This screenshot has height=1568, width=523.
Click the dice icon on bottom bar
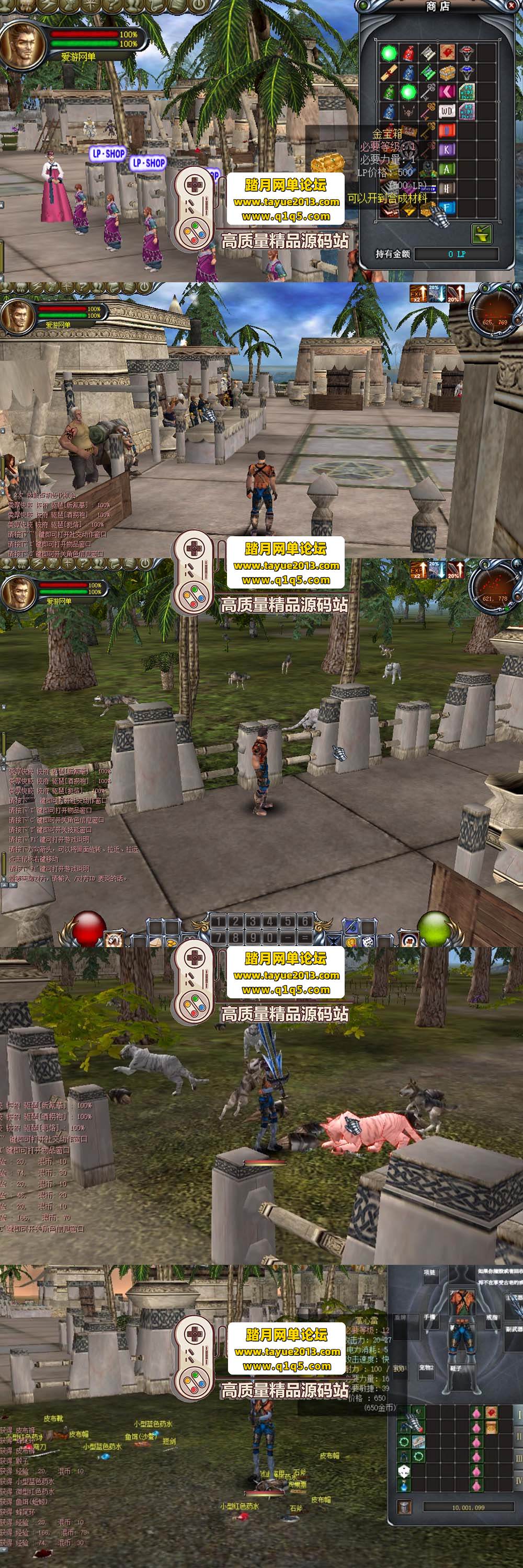pyautogui.click(x=368, y=941)
